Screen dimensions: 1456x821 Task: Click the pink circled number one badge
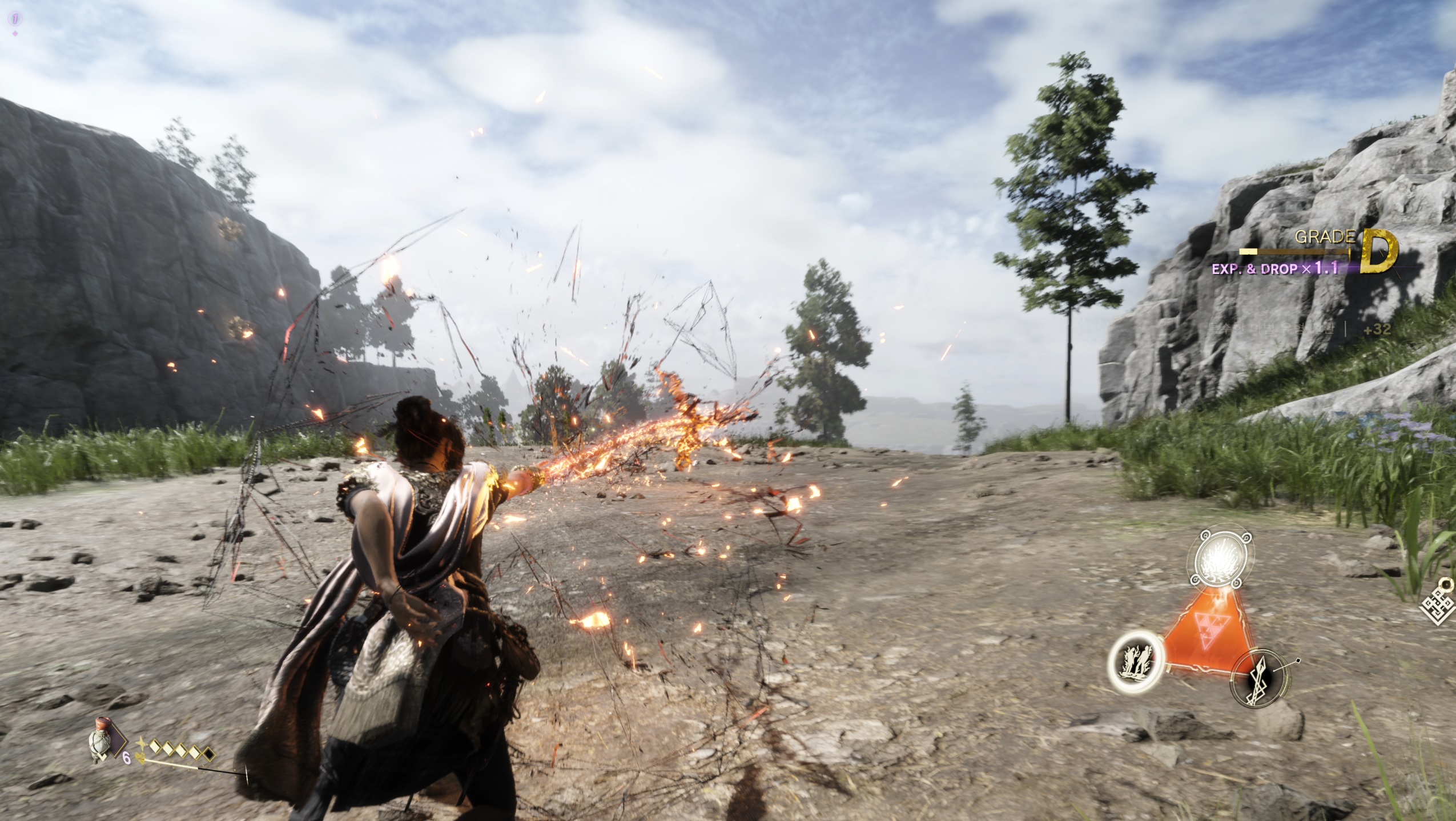point(15,19)
